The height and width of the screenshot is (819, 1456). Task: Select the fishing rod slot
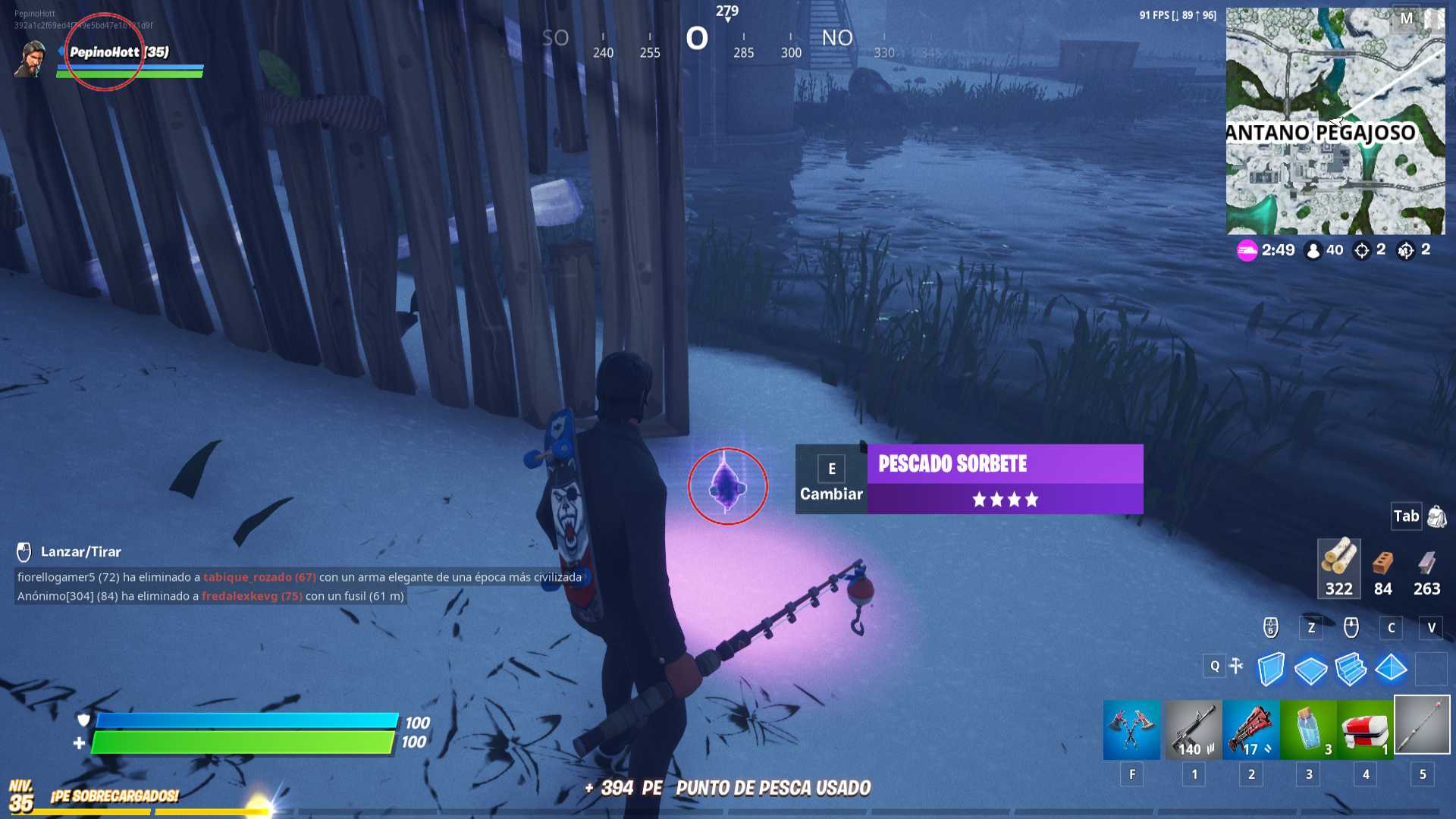click(1422, 726)
